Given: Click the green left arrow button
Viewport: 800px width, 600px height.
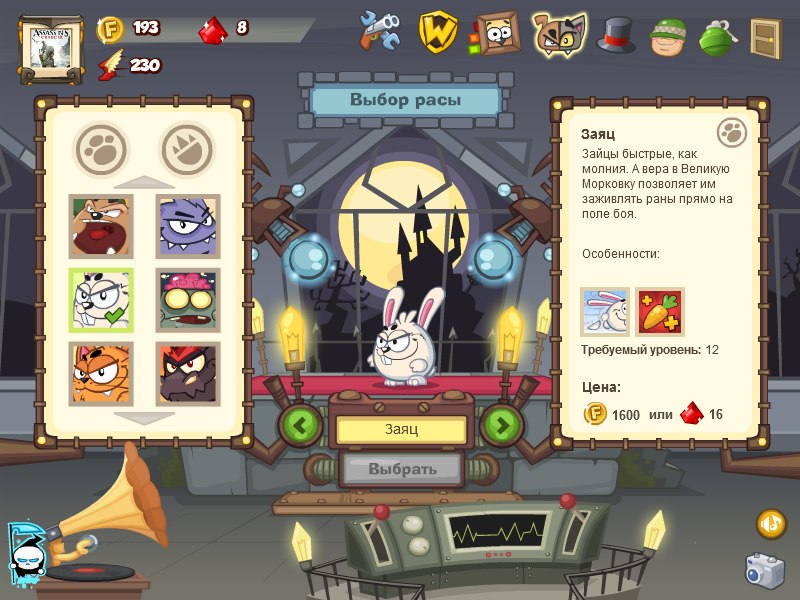Looking at the screenshot, I should [301, 426].
